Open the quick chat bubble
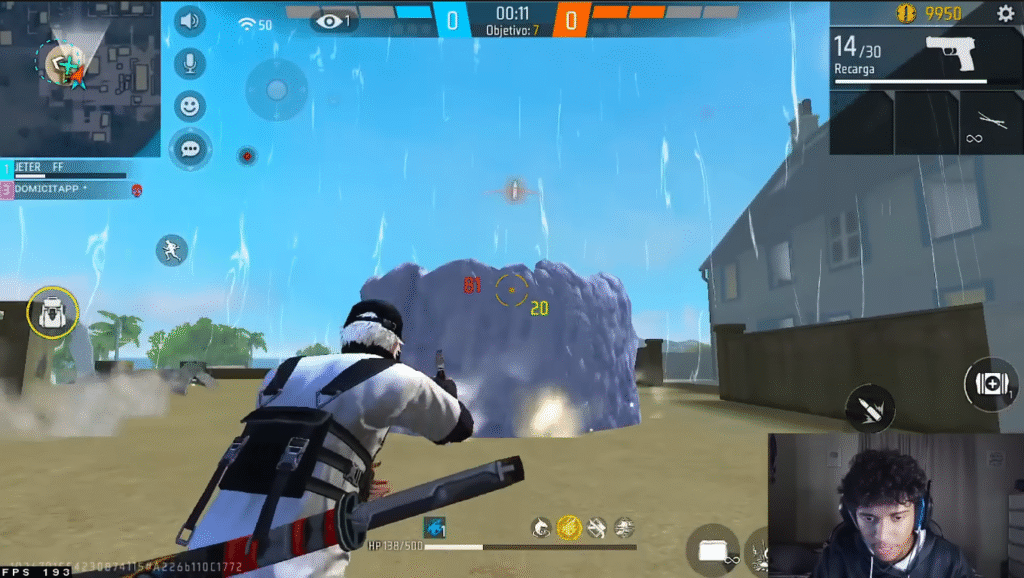The height and width of the screenshot is (578, 1024). (189, 149)
